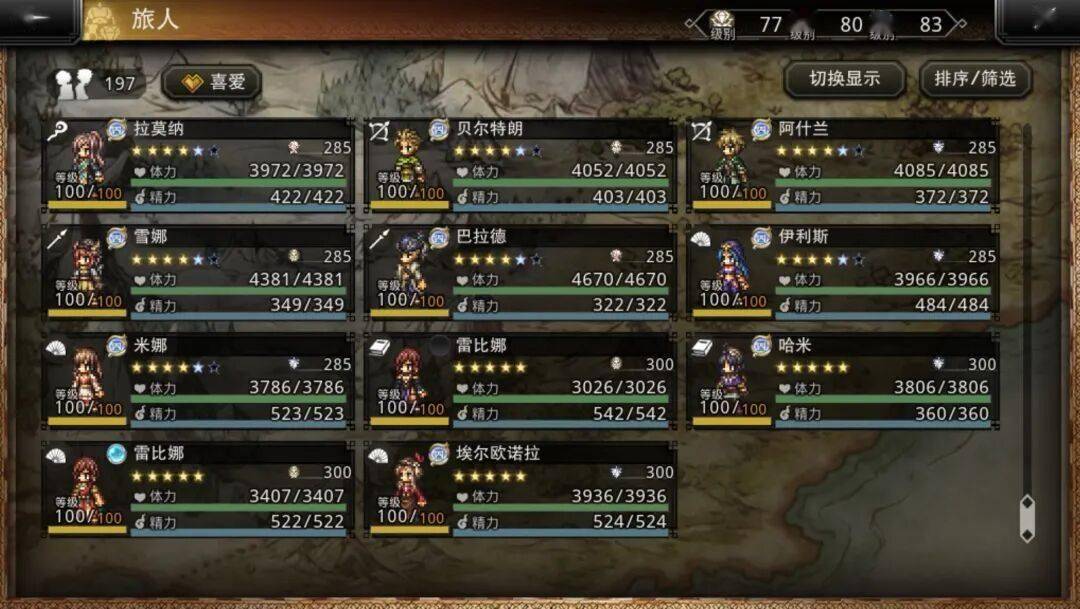Image resolution: width=1080 pixels, height=609 pixels.
Task: Open the 排序/筛选 sort and filter menu
Action: [x=975, y=79]
